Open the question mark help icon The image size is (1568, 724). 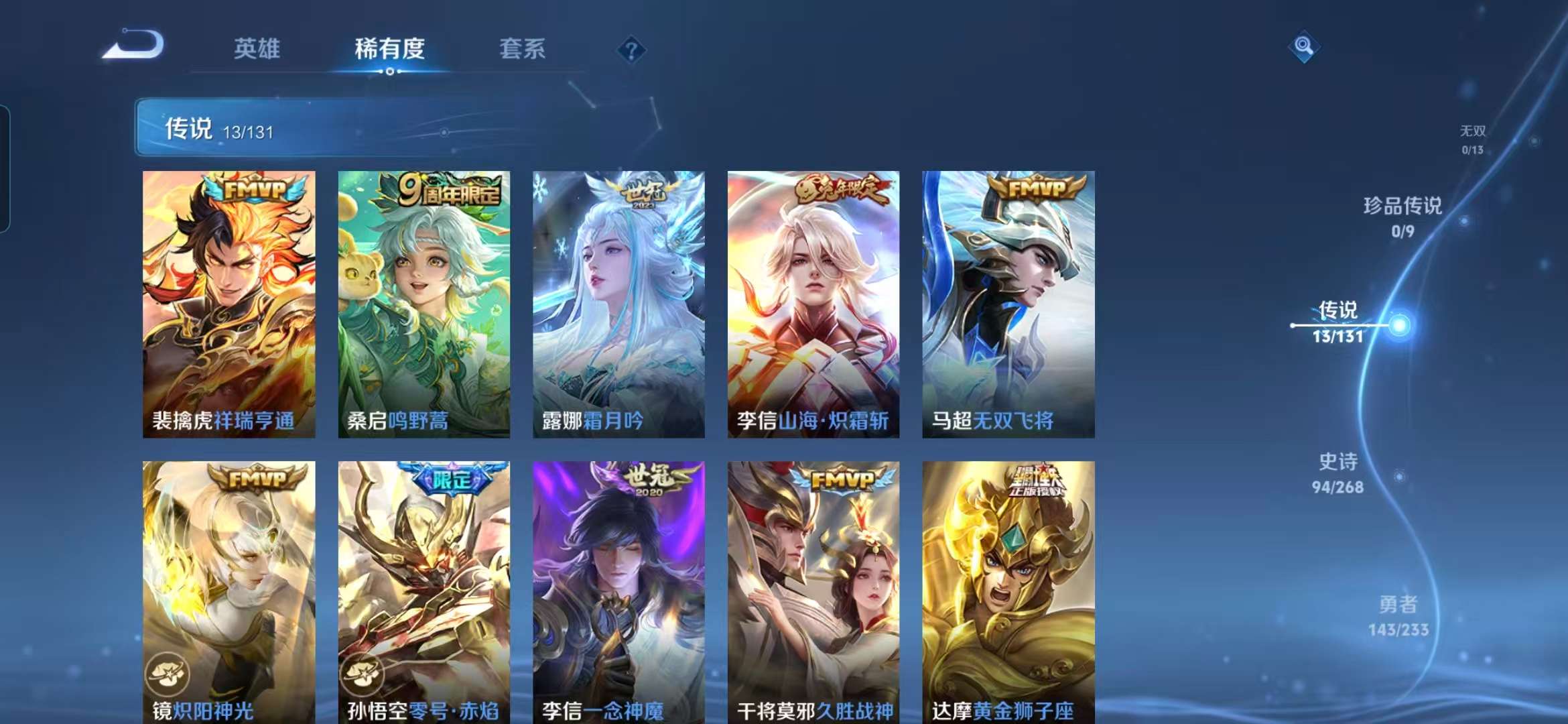click(631, 49)
